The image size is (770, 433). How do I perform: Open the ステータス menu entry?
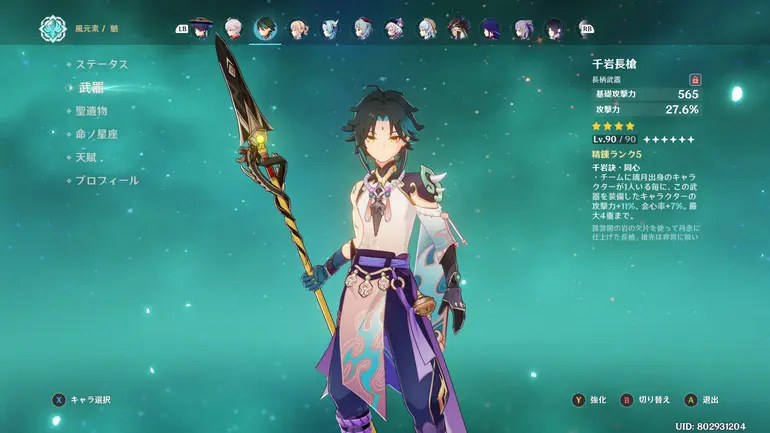click(x=102, y=63)
